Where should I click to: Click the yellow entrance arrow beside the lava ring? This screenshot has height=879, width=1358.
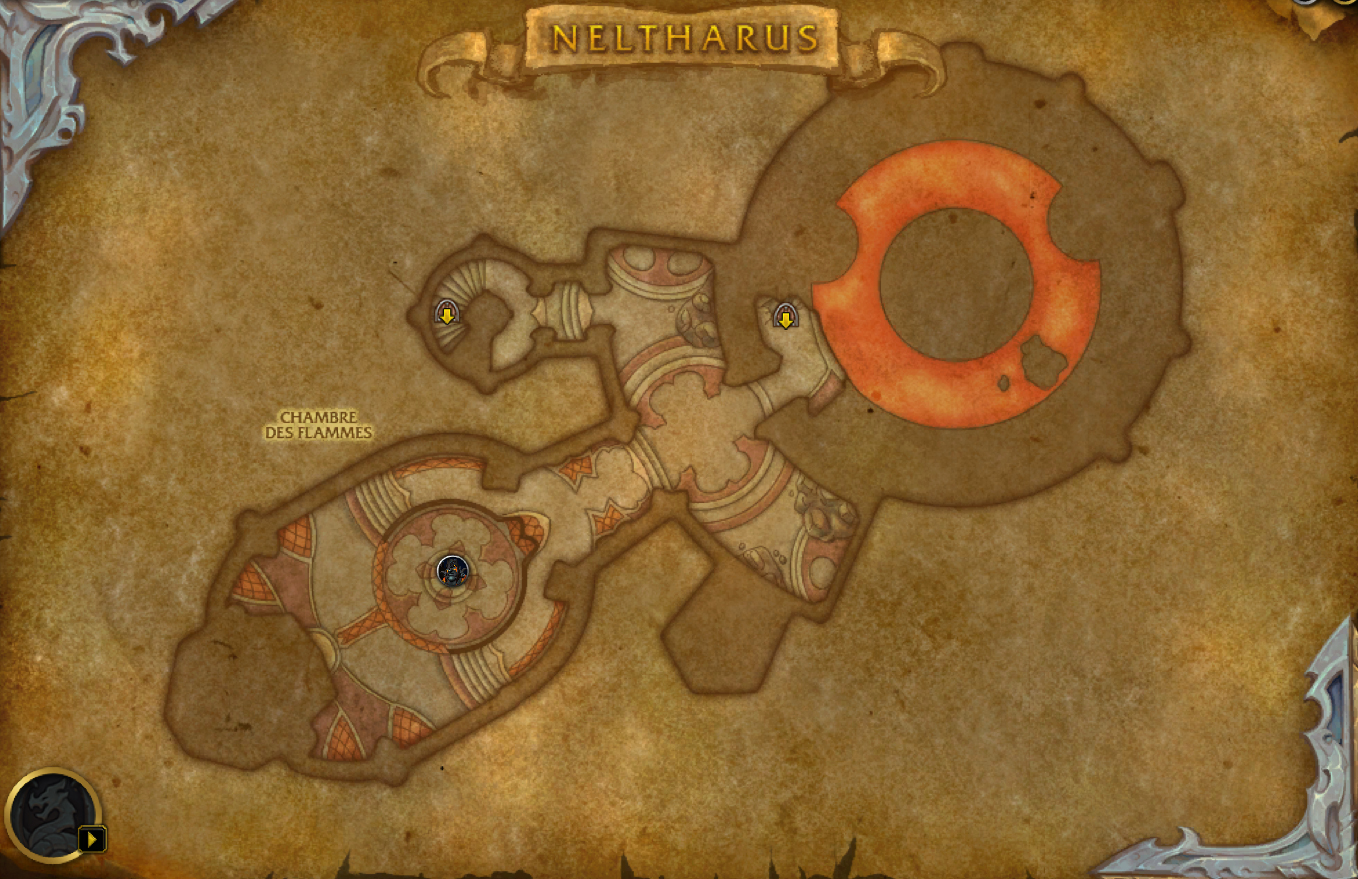[788, 316]
